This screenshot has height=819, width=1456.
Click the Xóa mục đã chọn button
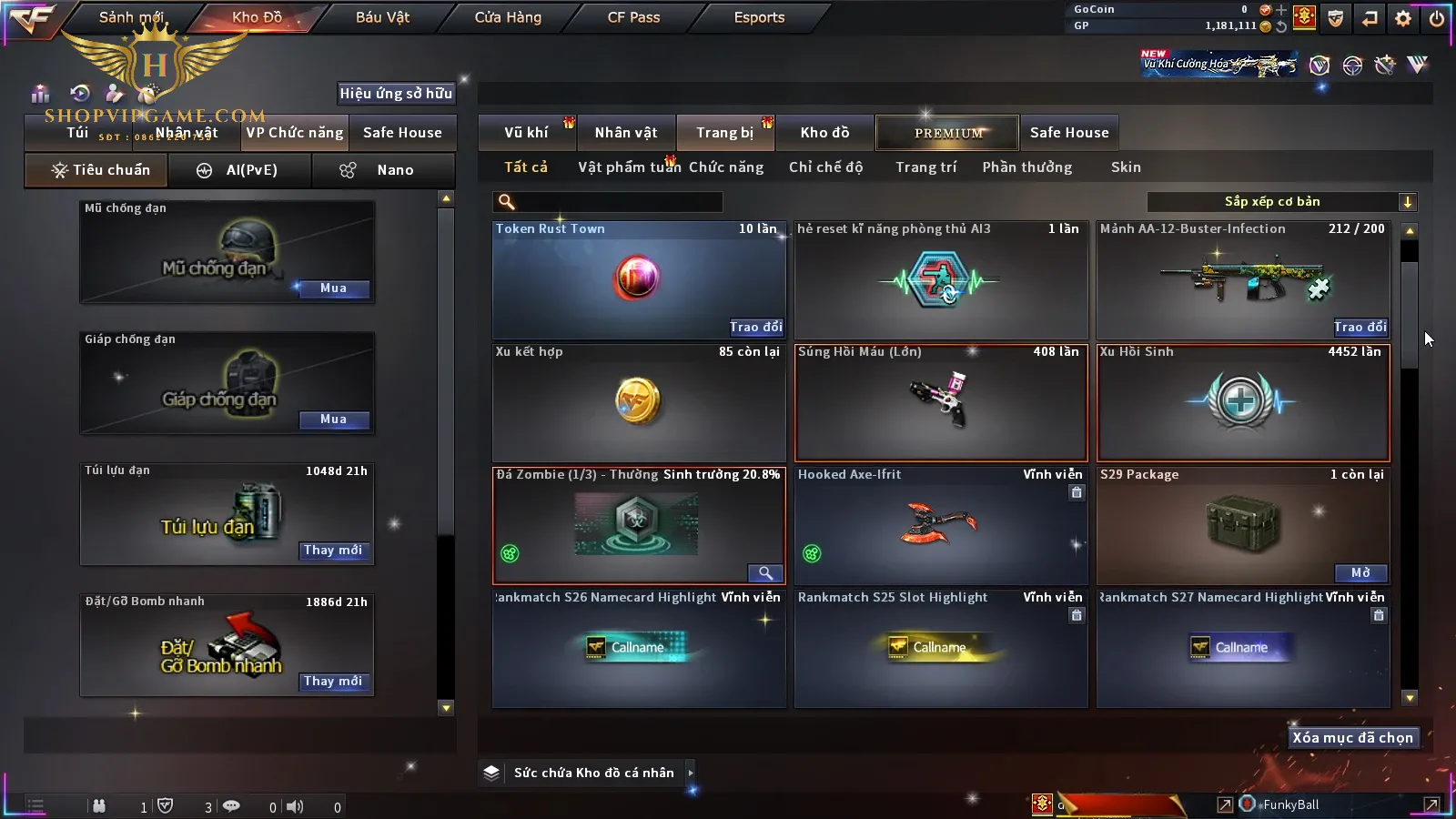(x=1352, y=738)
